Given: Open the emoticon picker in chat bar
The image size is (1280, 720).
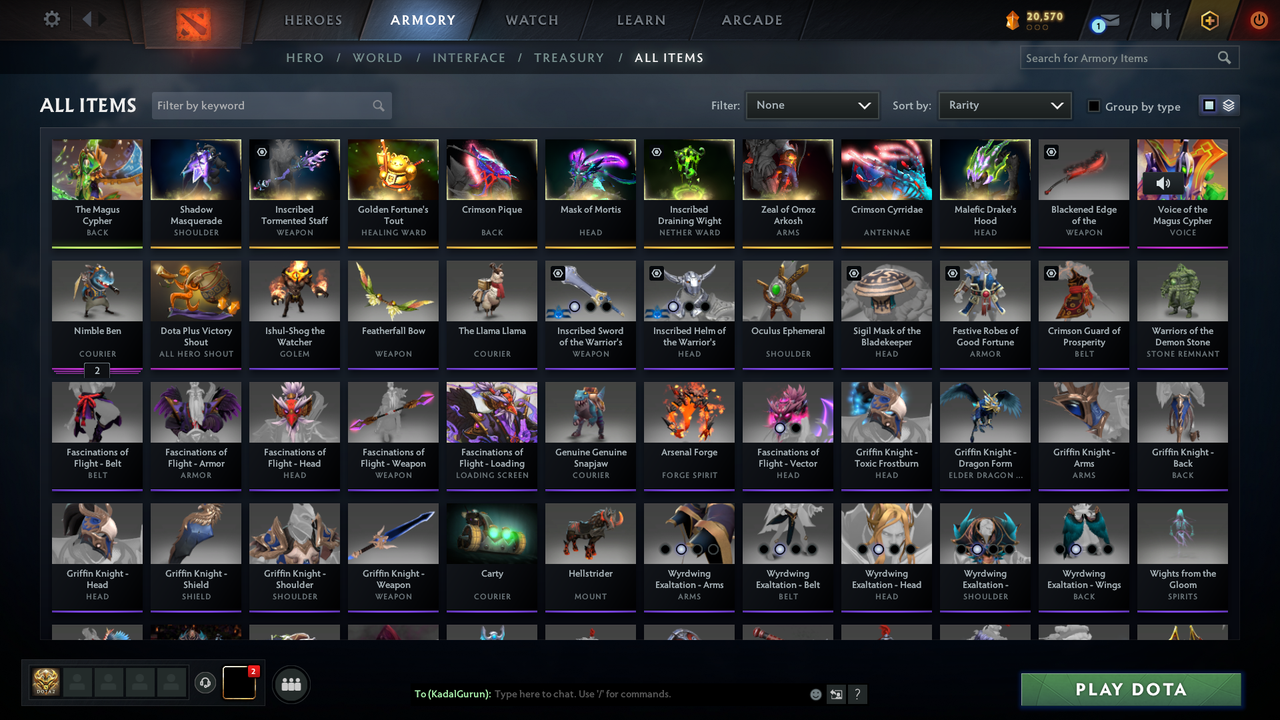Looking at the screenshot, I should 816,693.
